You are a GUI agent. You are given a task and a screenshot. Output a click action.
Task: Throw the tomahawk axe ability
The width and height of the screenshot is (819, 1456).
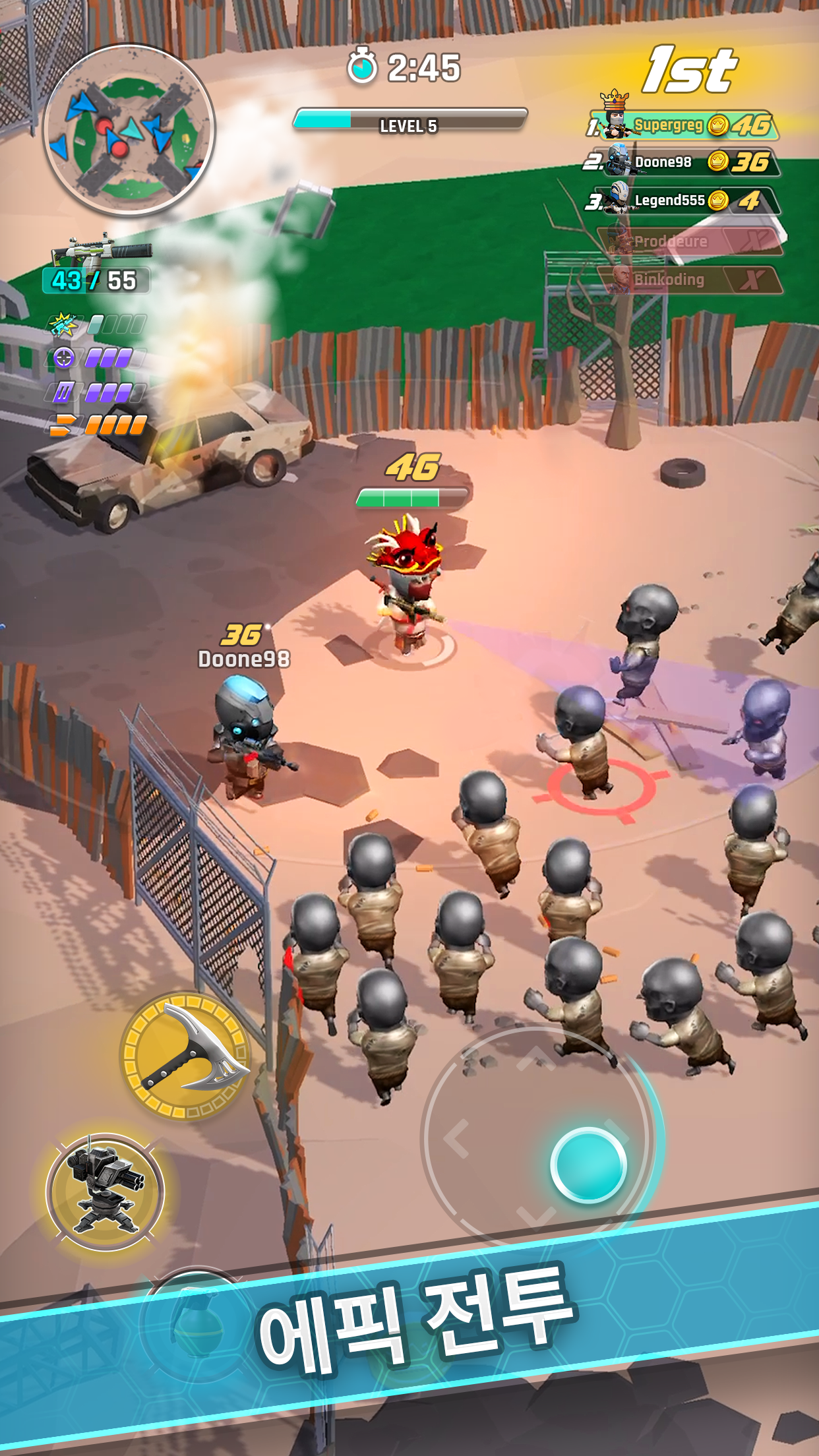187,1056
